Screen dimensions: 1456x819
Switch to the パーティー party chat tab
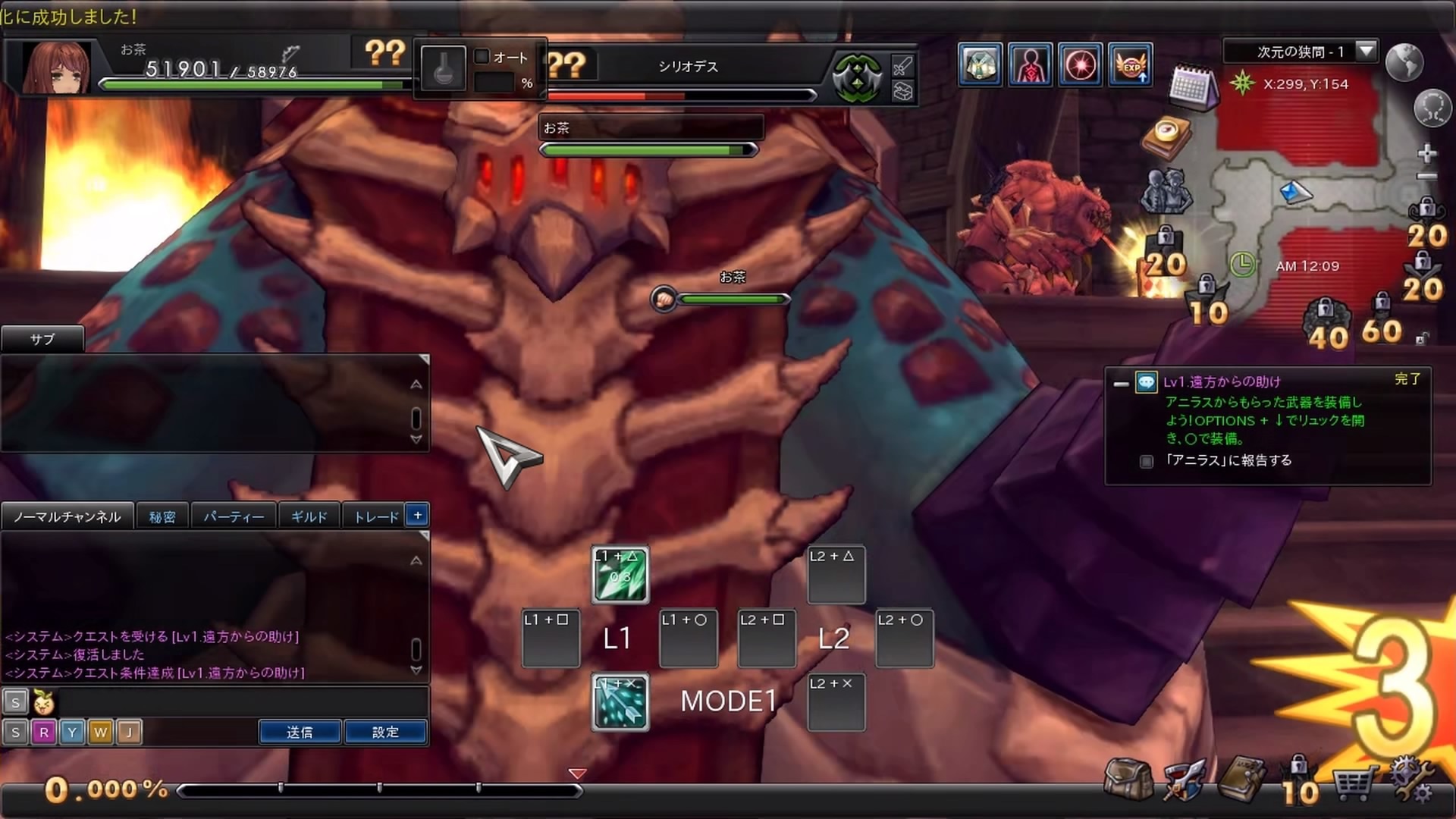[234, 516]
